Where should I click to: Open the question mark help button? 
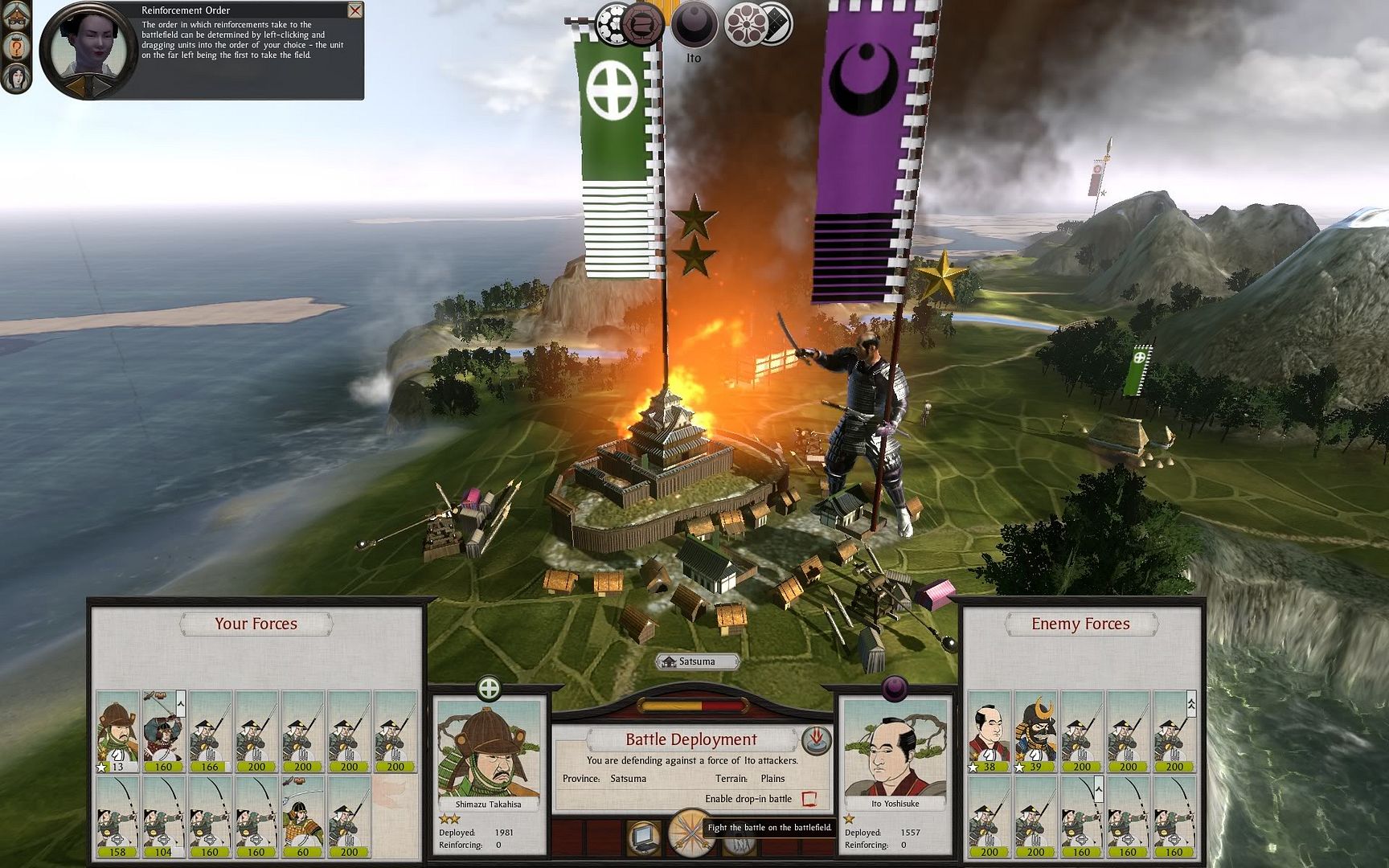click(16, 46)
